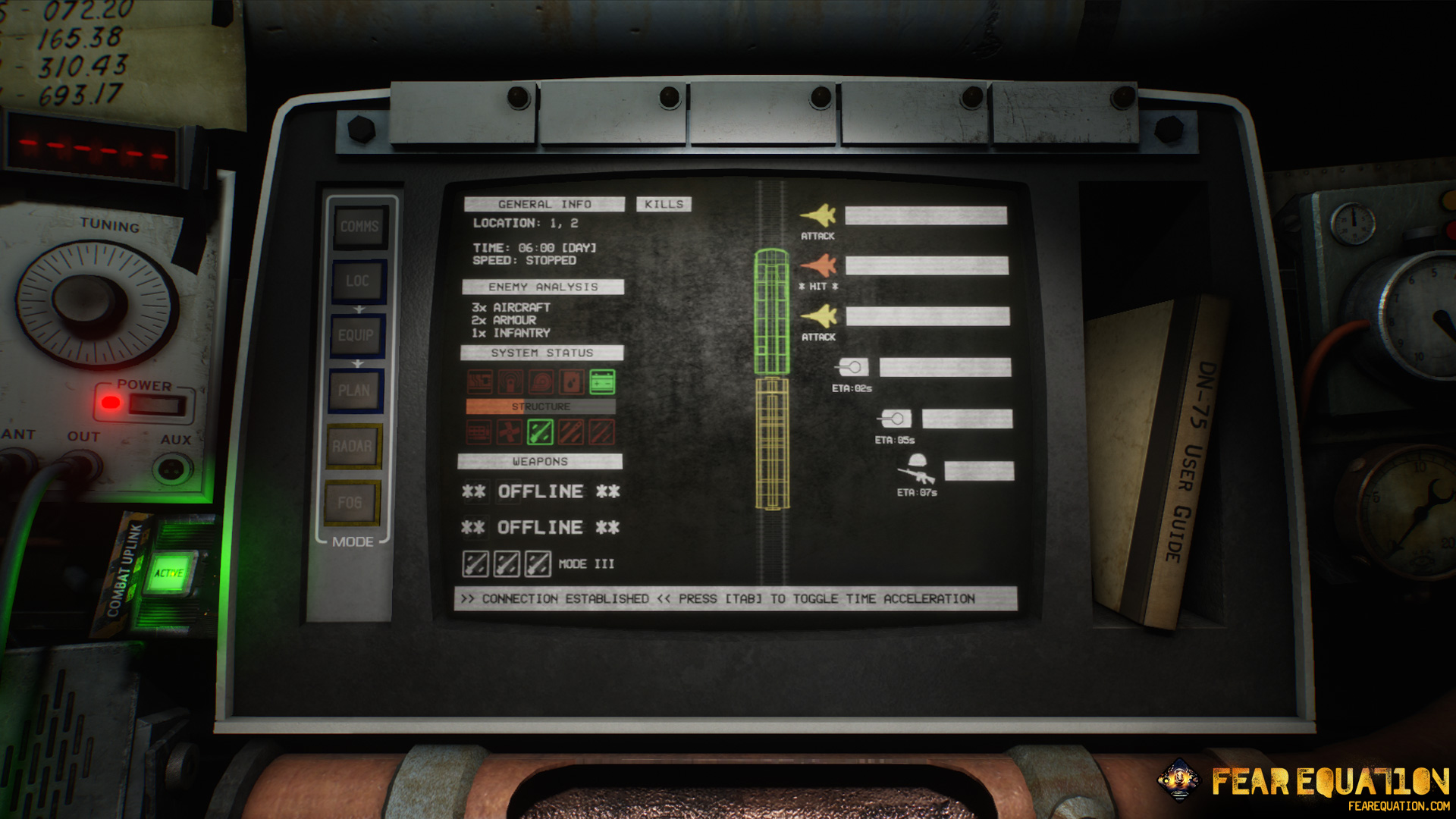Viewport: 1456px width, 819px height.
Task: Select the antenna radio system icon
Action: click(509, 381)
